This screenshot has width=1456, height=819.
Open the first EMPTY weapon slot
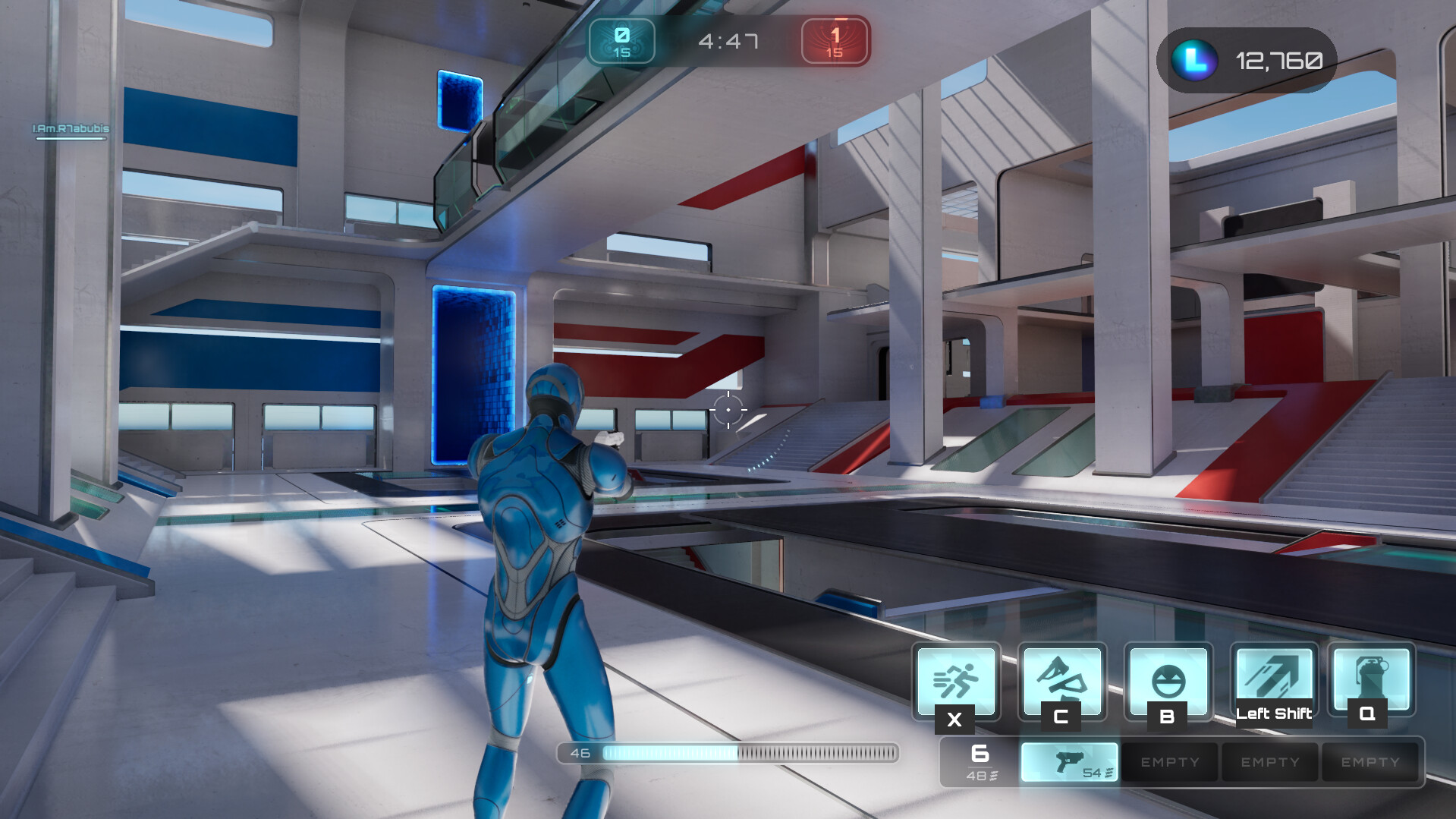(x=1169, y=761)
